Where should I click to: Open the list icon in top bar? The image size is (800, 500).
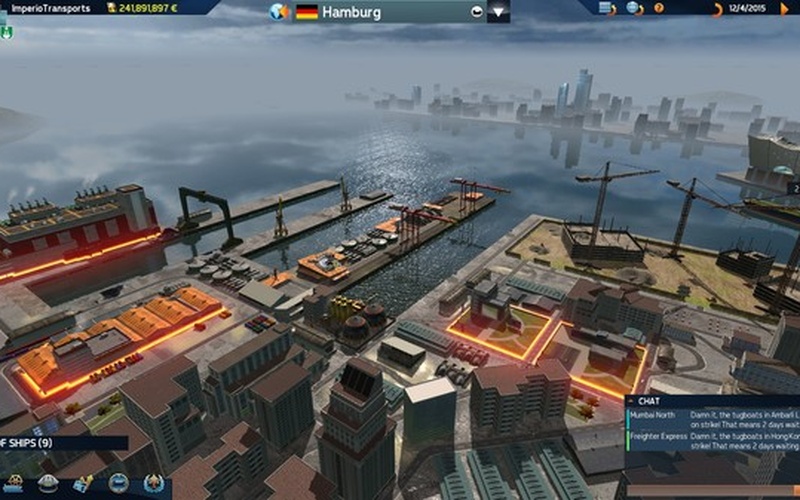click(605, 8)
